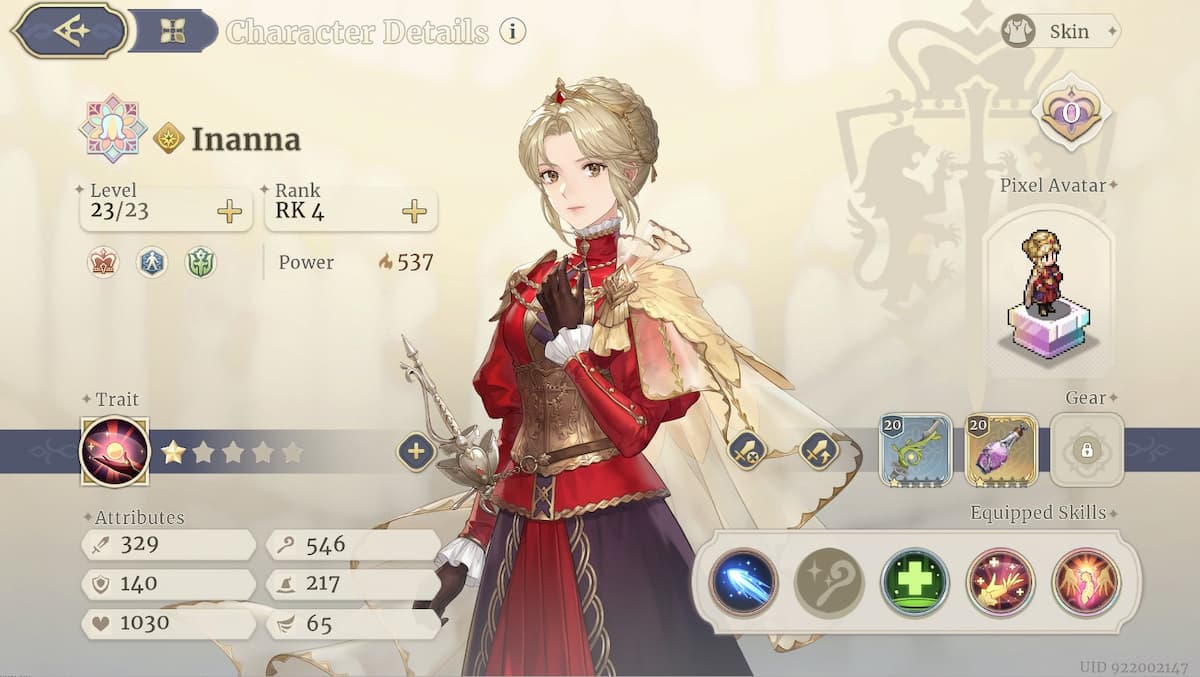Click the locked gear slot
Viewport: 1200px width, 677px height.
point(1086,450)
